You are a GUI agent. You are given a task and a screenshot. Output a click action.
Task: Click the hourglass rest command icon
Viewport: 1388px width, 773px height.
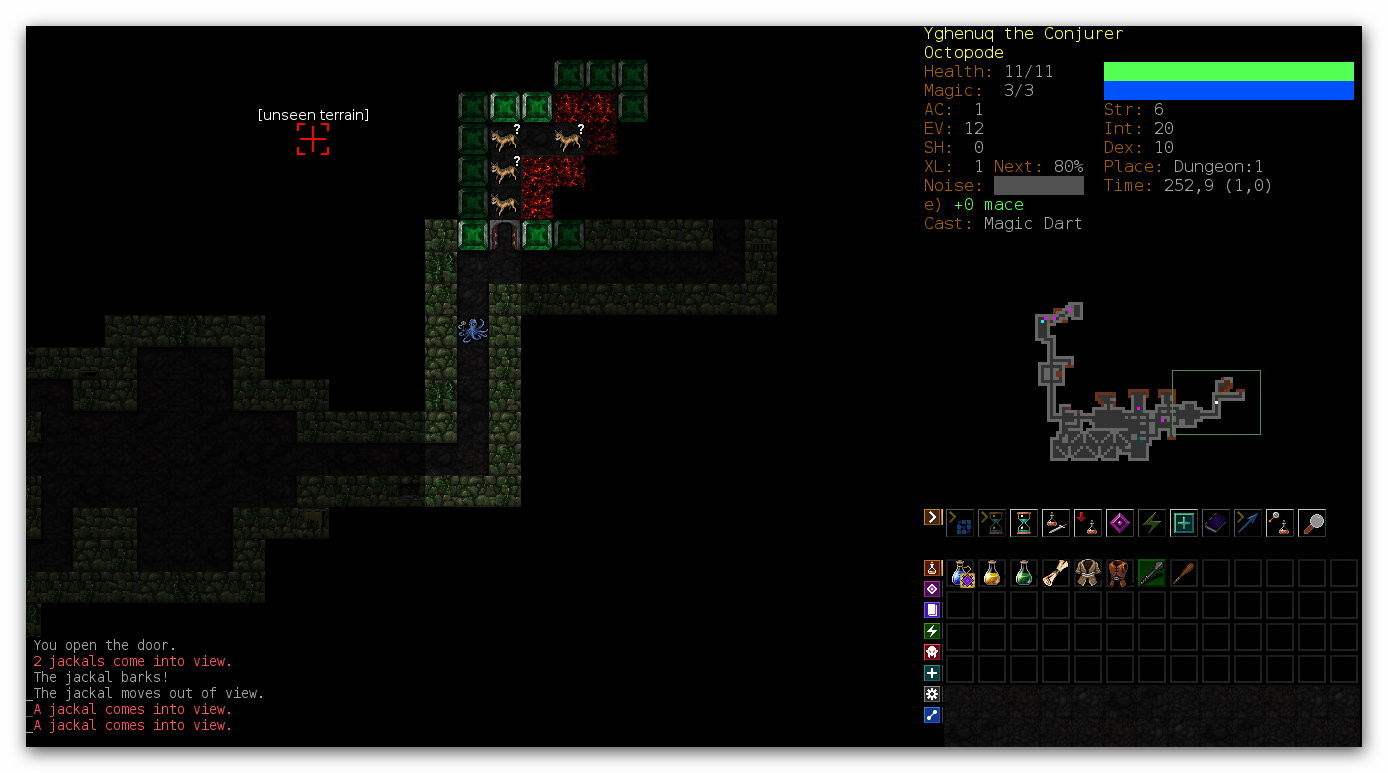click(1024, 522)
